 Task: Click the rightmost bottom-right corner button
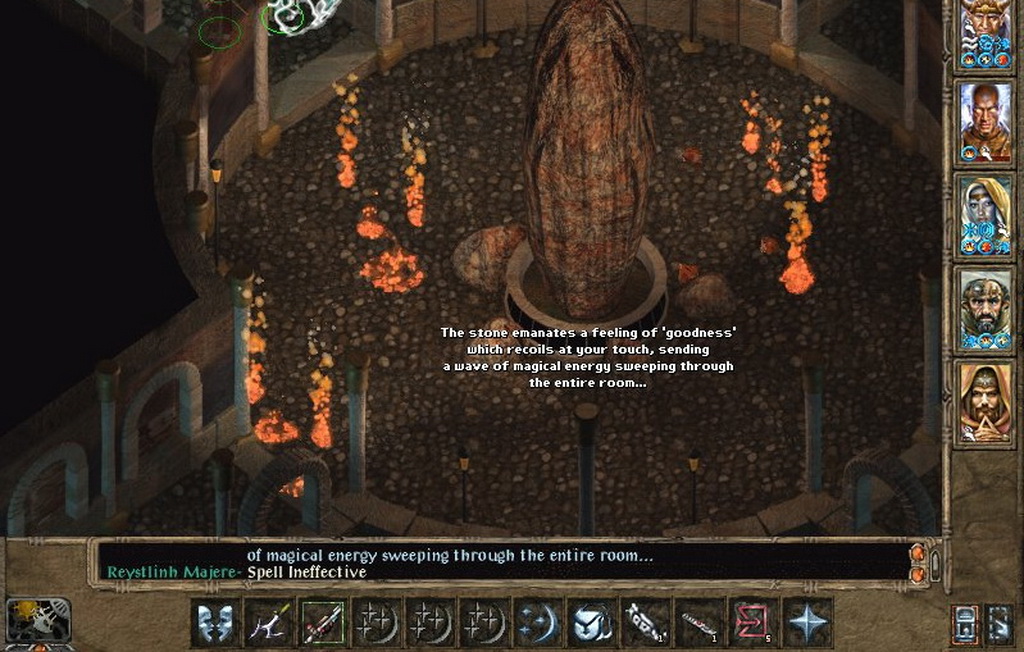pyautogui.click(x=999, y=623)
